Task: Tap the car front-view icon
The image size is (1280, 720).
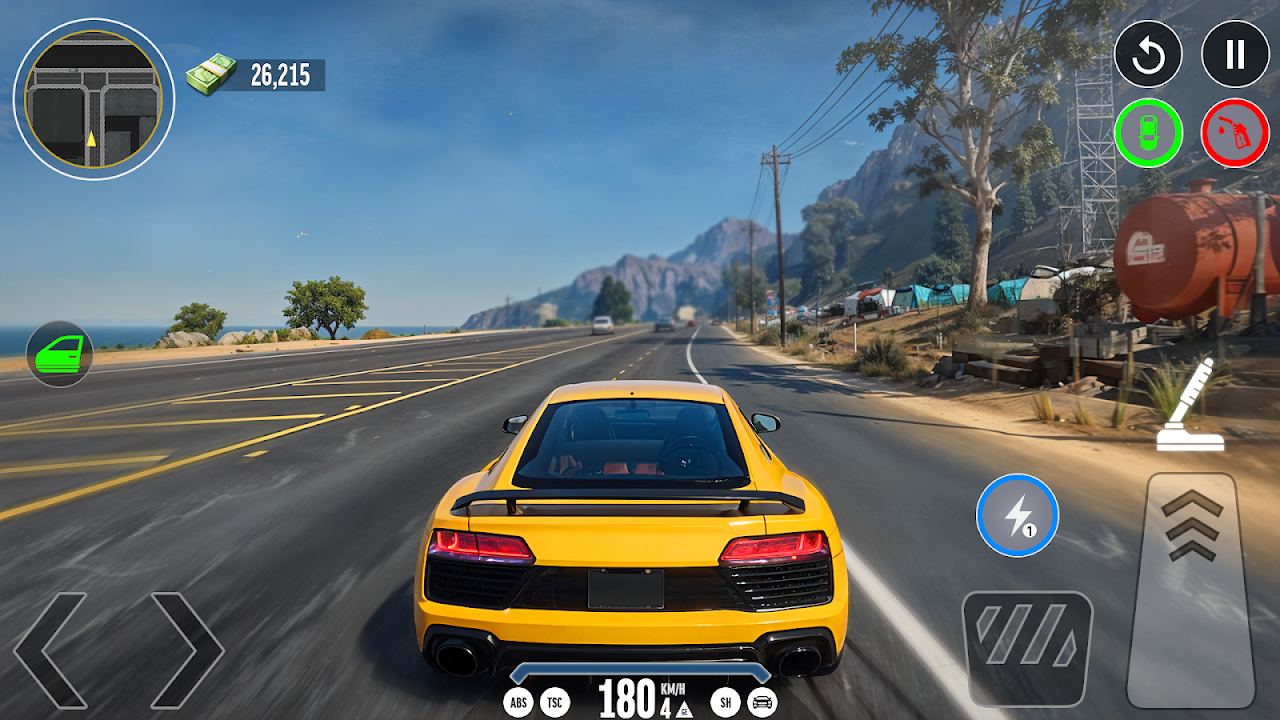Action: pyautogui.click(x=762, y=702)
